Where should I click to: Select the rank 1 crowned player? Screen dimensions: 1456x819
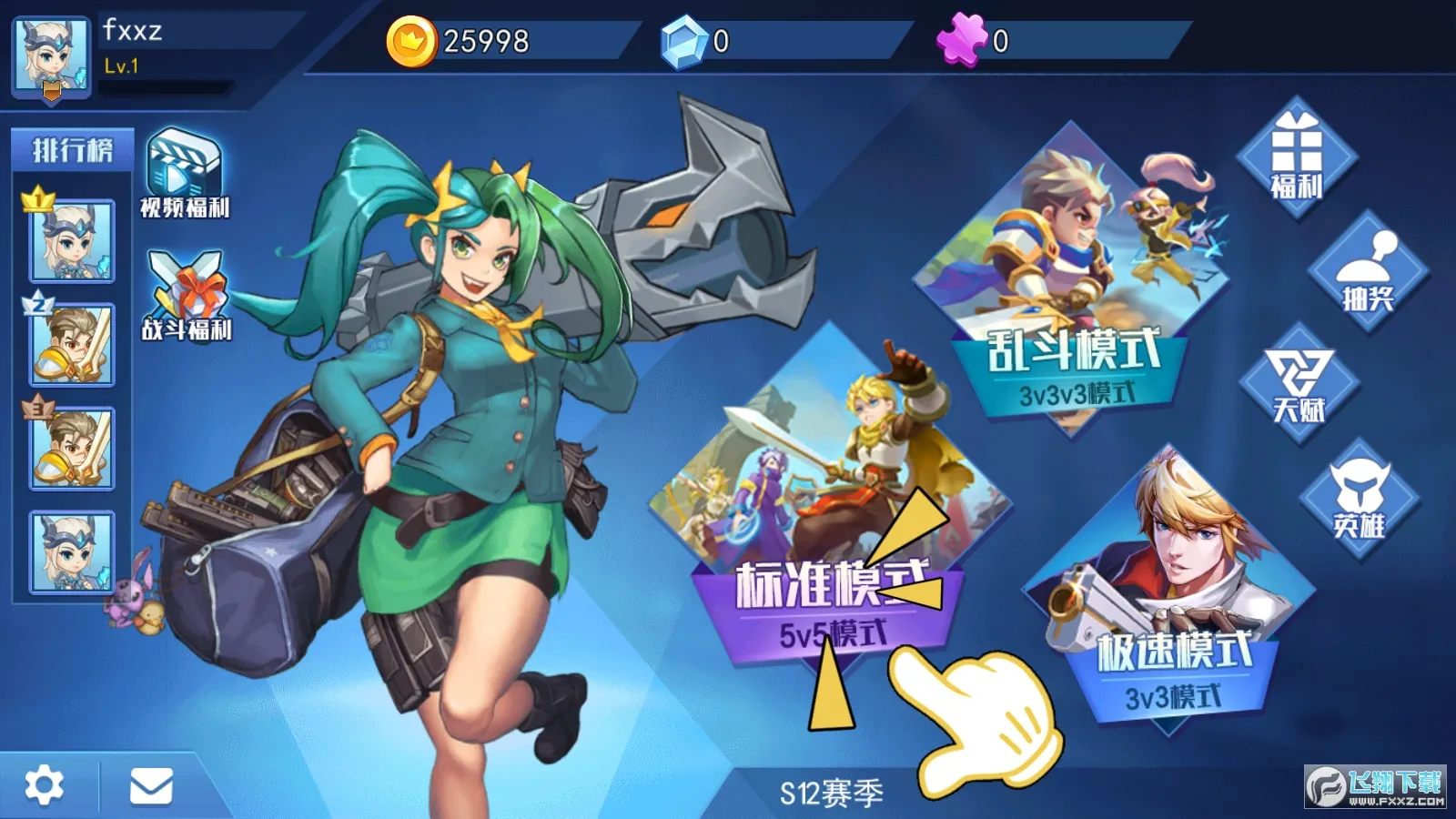[71, 241]
